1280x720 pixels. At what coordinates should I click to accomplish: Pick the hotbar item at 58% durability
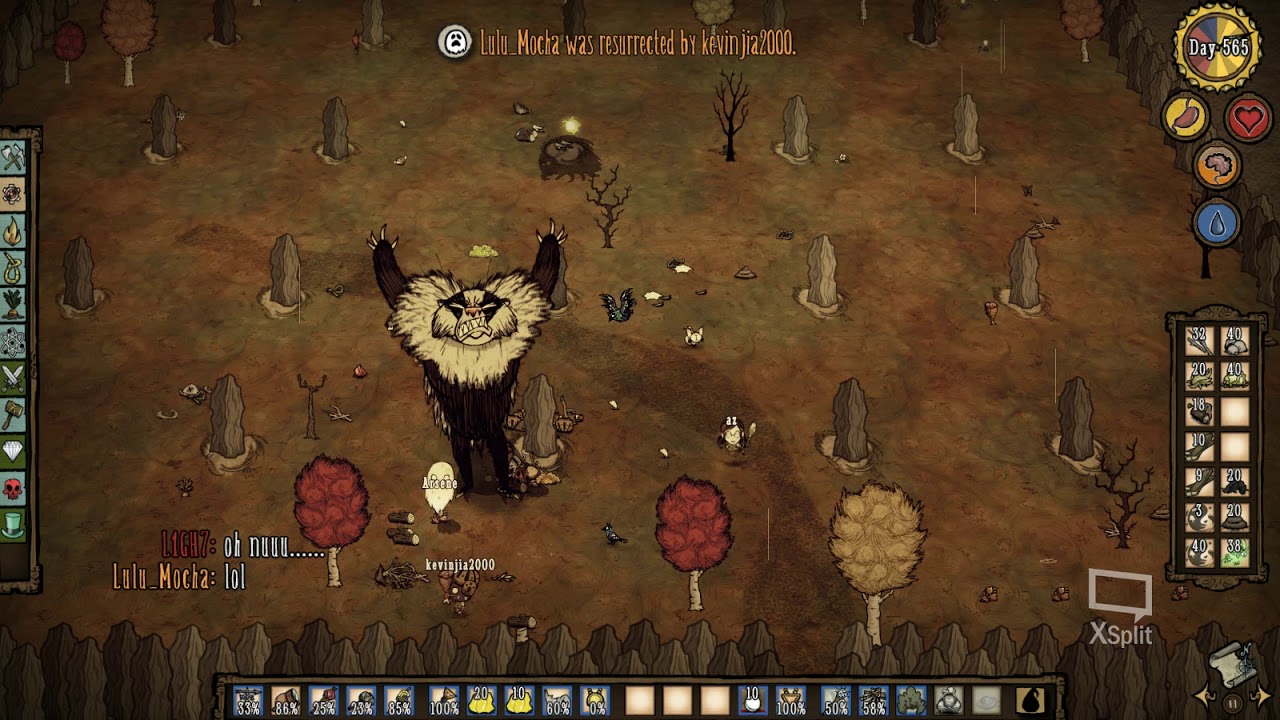point(873,701)
